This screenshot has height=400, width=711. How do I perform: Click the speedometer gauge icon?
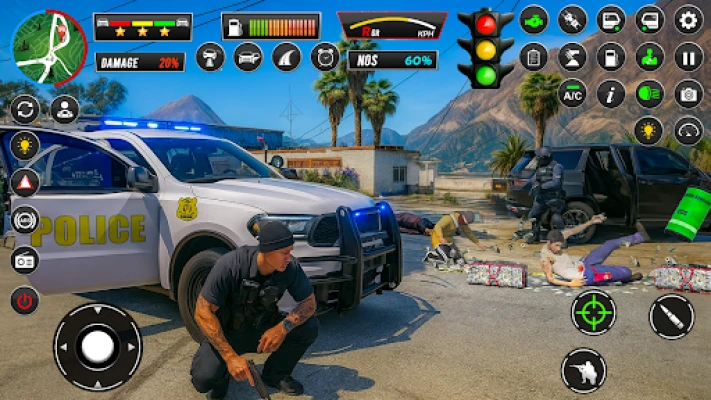(688, 131)
